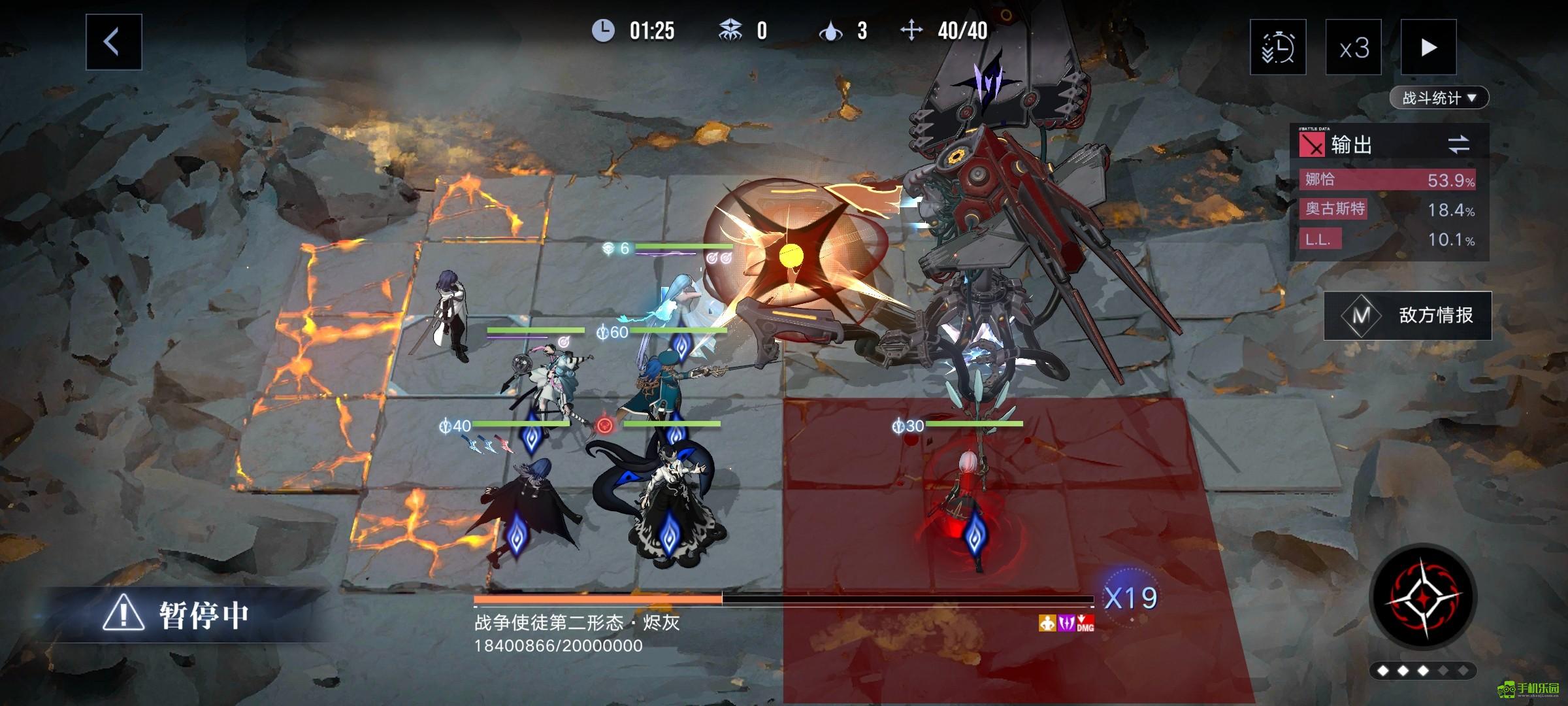The image size is (1568, 706).
Task: Click the movement cost icon showing 40/40
Action: coord(911,29)
